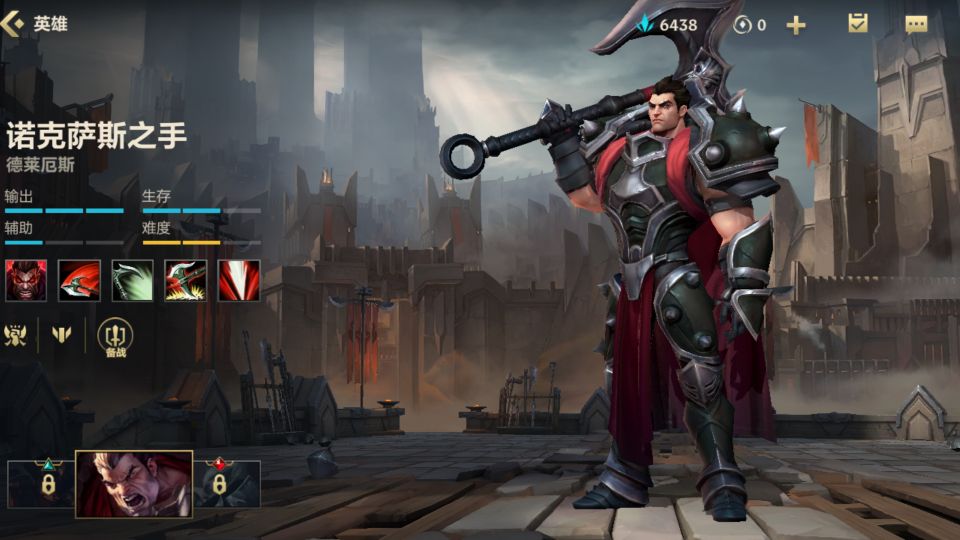The image size is (960, 540).
Task: Select the red and white blade ultimate icon
Action: 239,281
